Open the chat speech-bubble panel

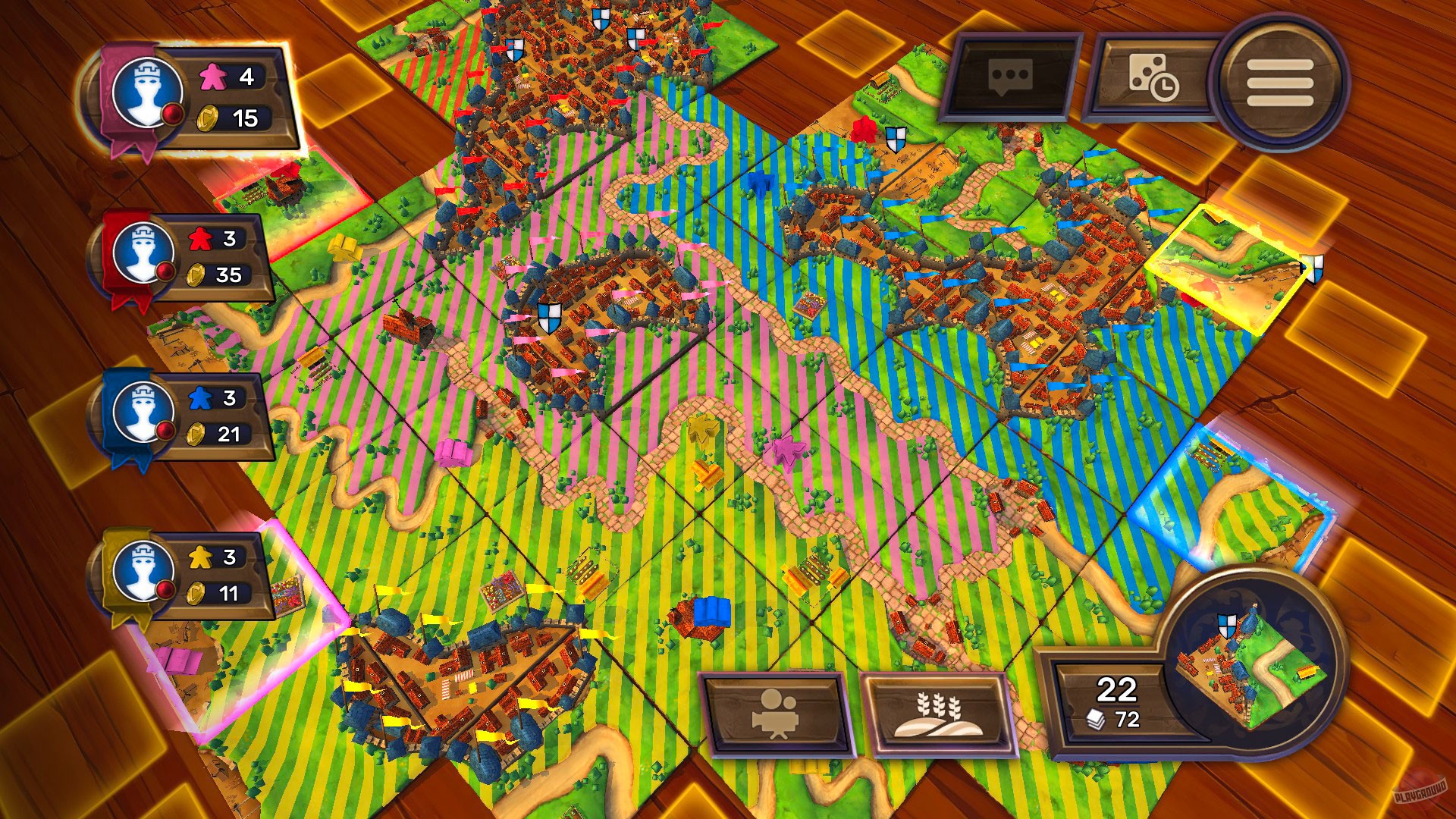pos(1009,78)
